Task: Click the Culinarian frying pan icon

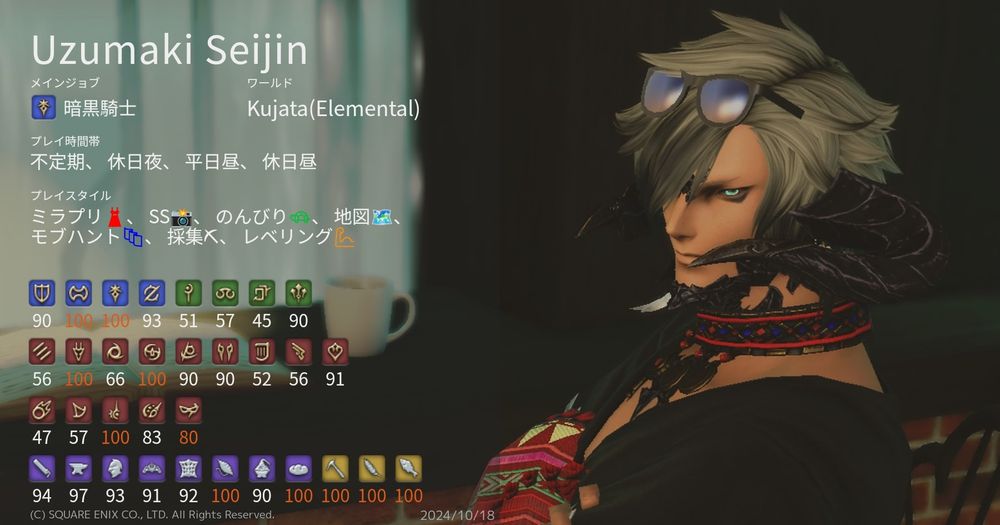Action: click(298, 467)
